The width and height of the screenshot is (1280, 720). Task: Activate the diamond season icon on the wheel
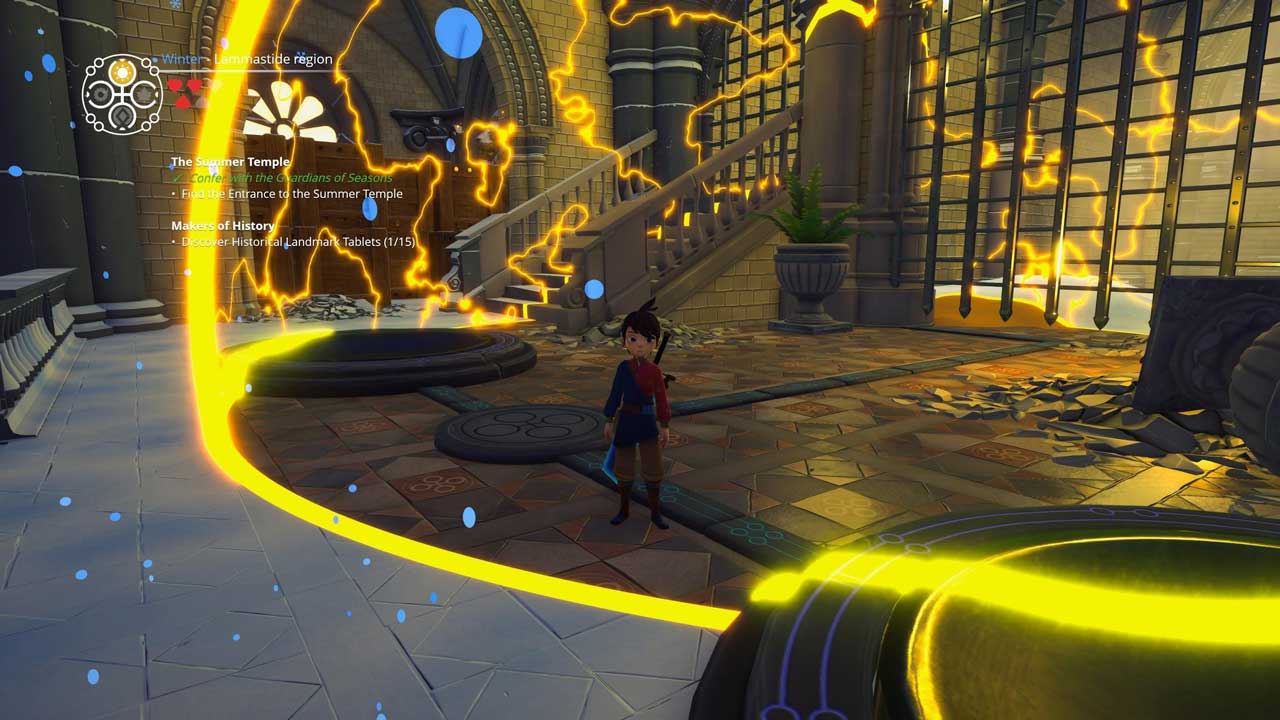(122, 116)
